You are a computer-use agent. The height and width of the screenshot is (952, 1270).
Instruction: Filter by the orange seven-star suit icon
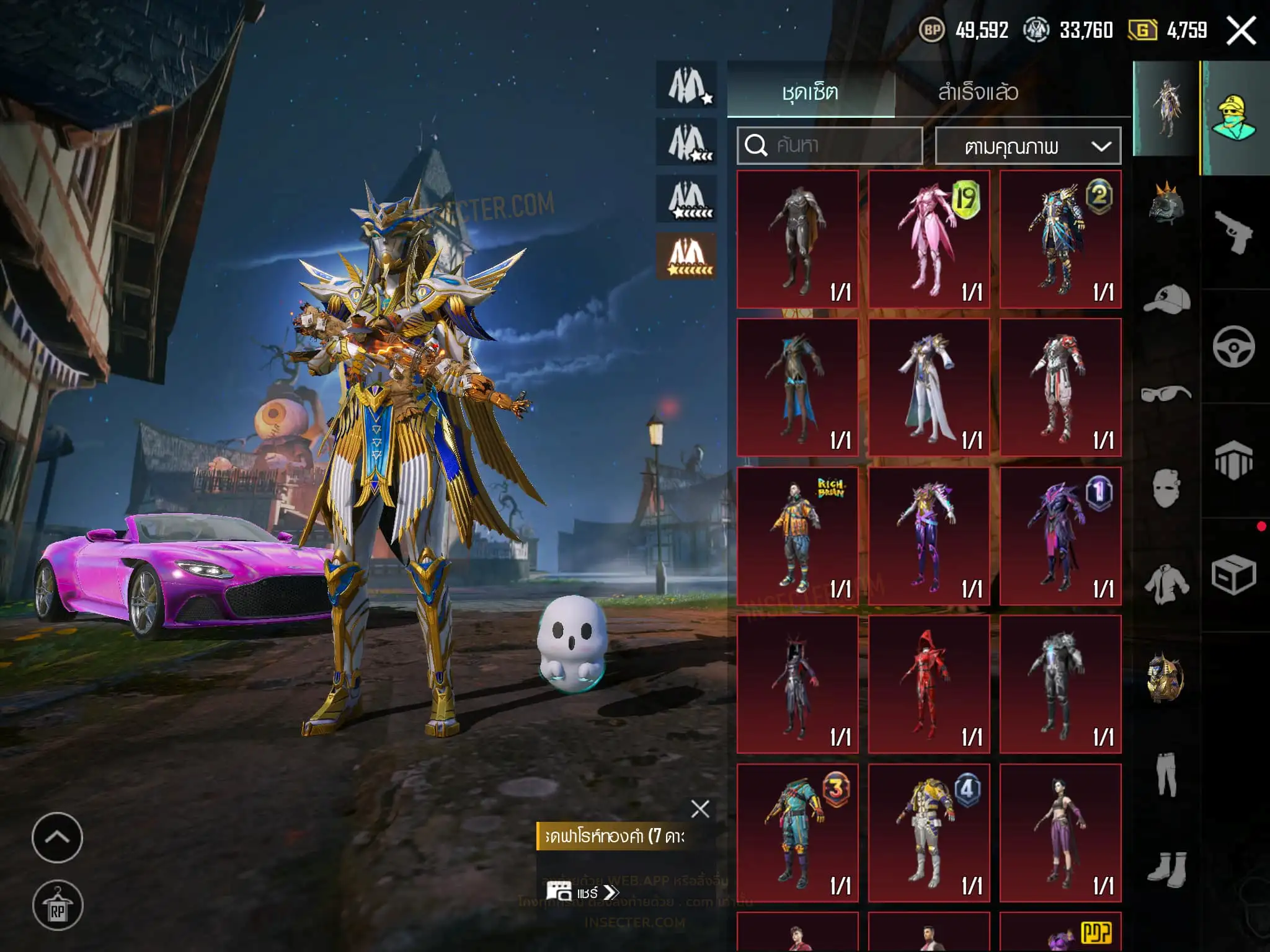pyautogui.click(x=688, y=256)
